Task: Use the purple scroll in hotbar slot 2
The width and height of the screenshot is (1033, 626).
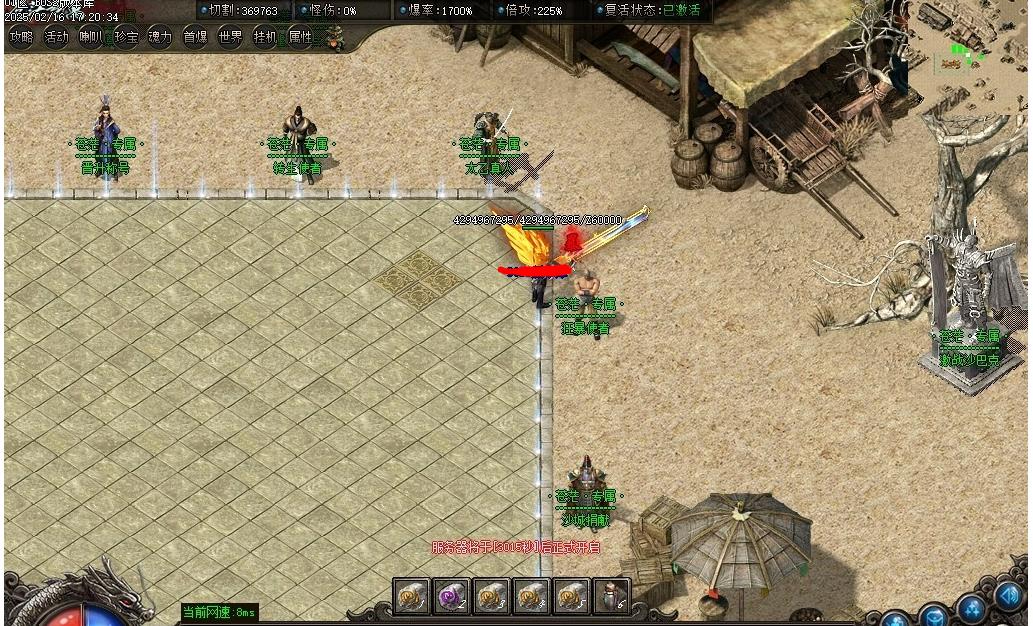Action: (x=451, y=597)
